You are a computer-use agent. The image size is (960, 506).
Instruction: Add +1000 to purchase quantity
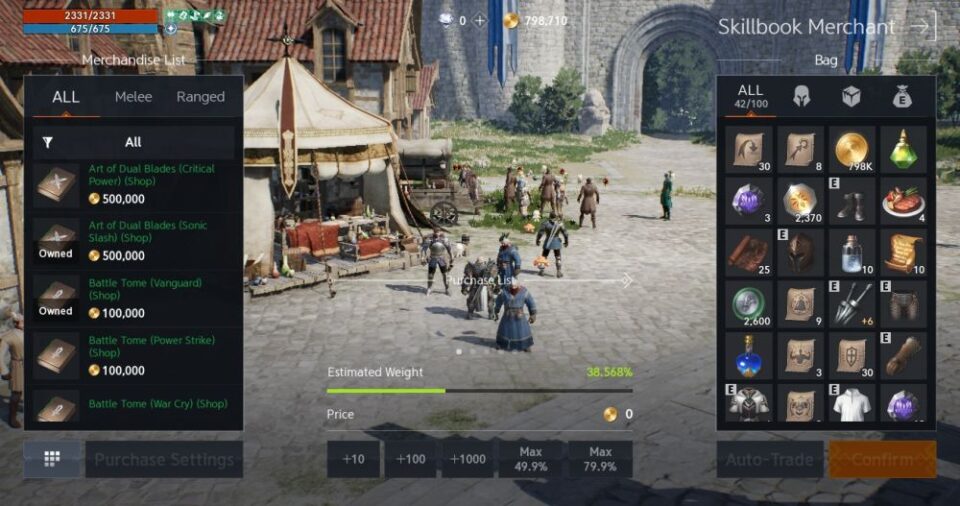pos(467,459)
